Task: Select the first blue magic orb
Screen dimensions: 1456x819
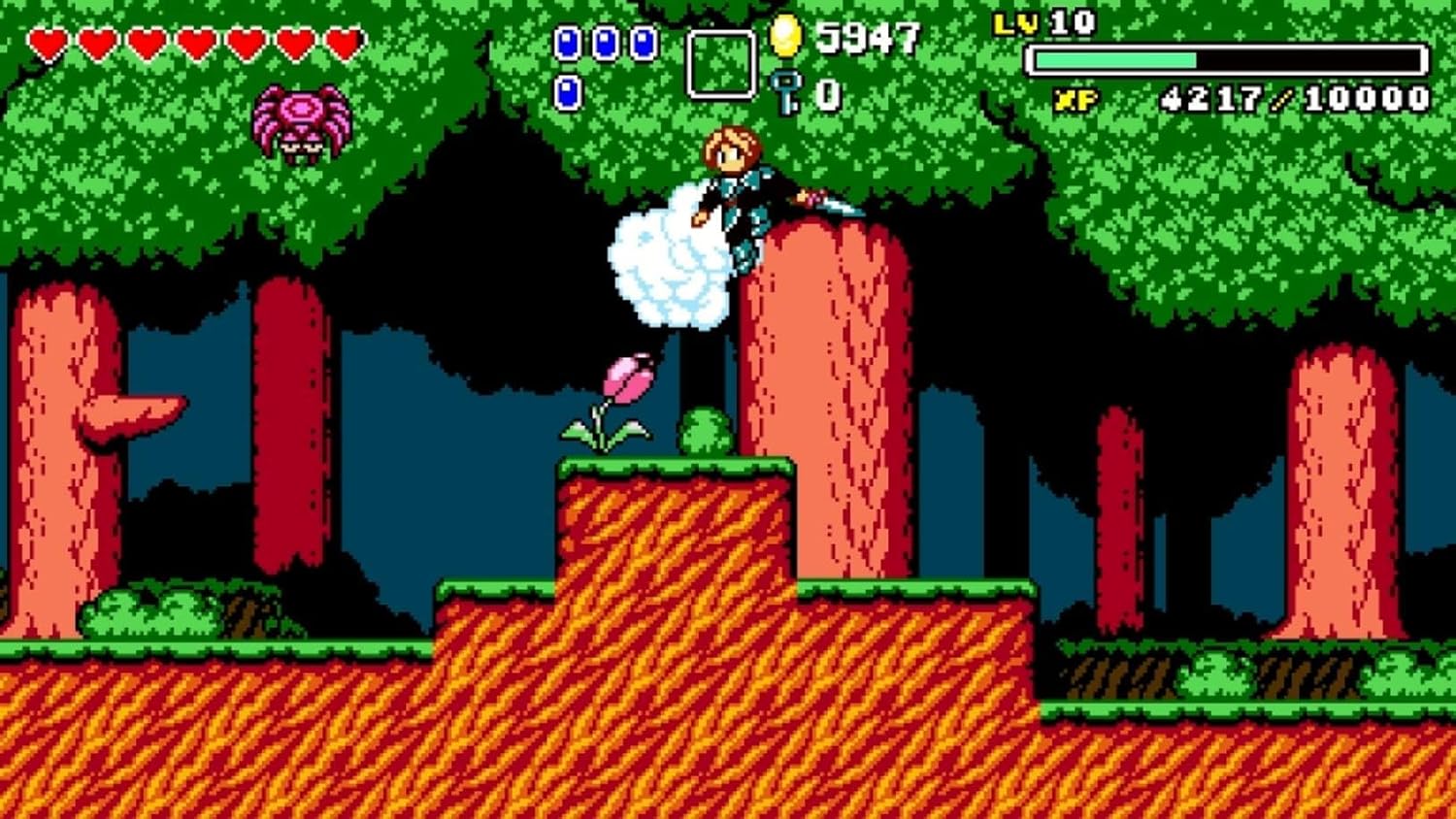Action: (566, 42)
